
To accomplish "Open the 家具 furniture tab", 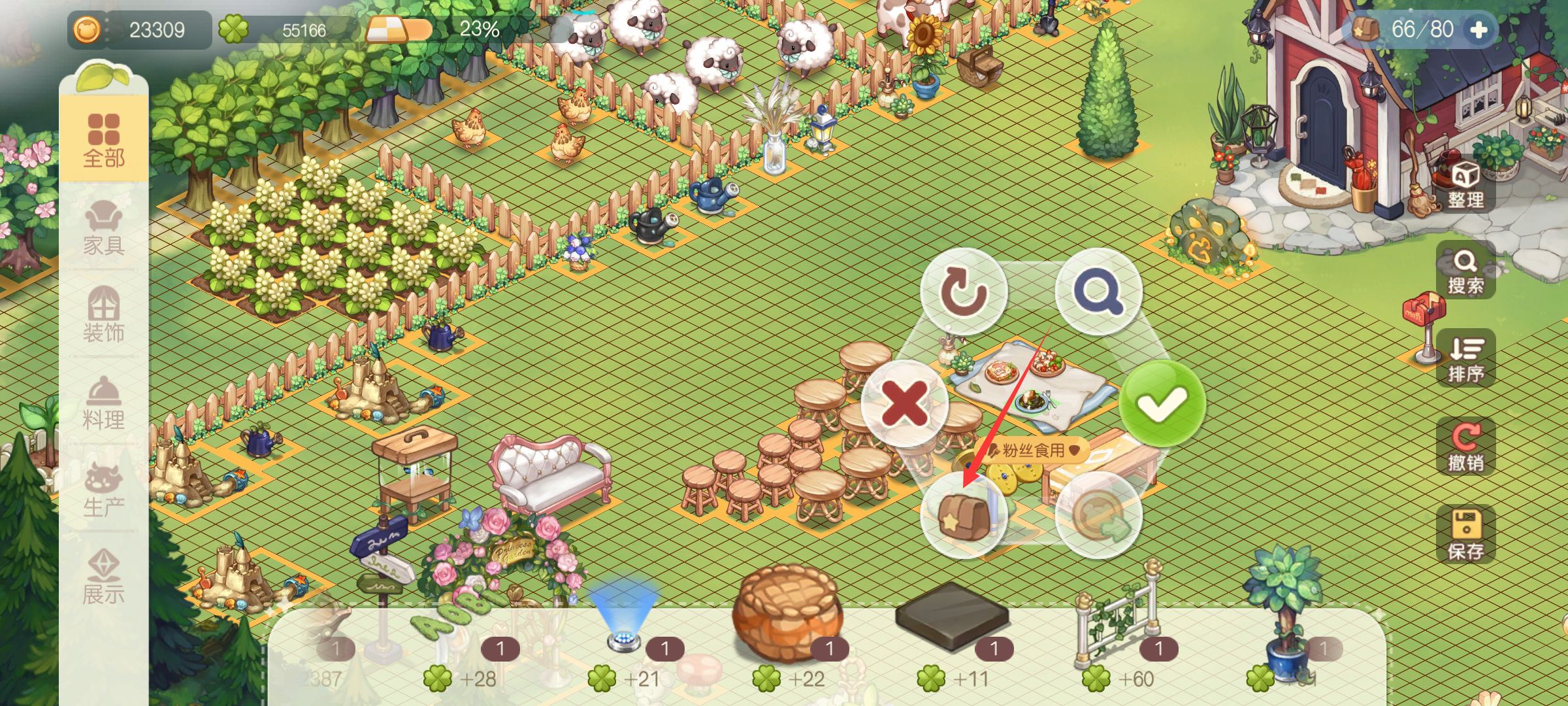I will point(103,227).
